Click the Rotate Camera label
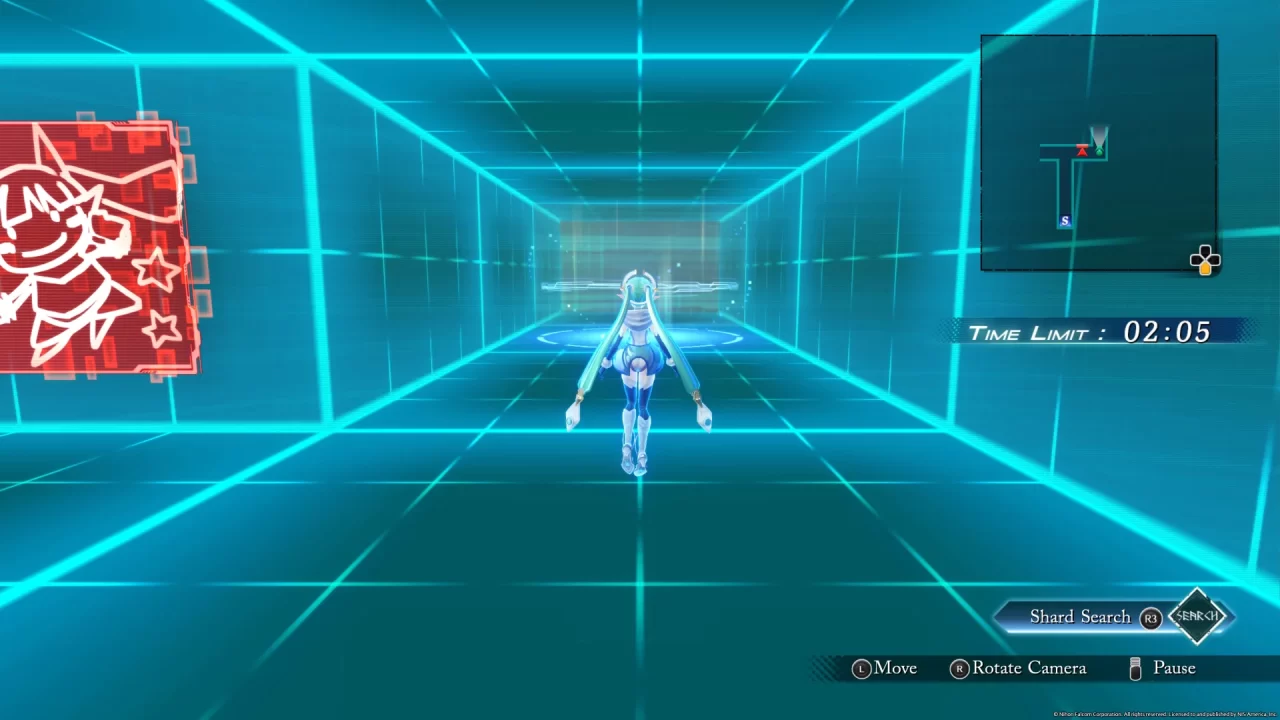Image resolution: width=1280 pixels, height=720 pixels. pyautogui.click(x=1029, y=668)
